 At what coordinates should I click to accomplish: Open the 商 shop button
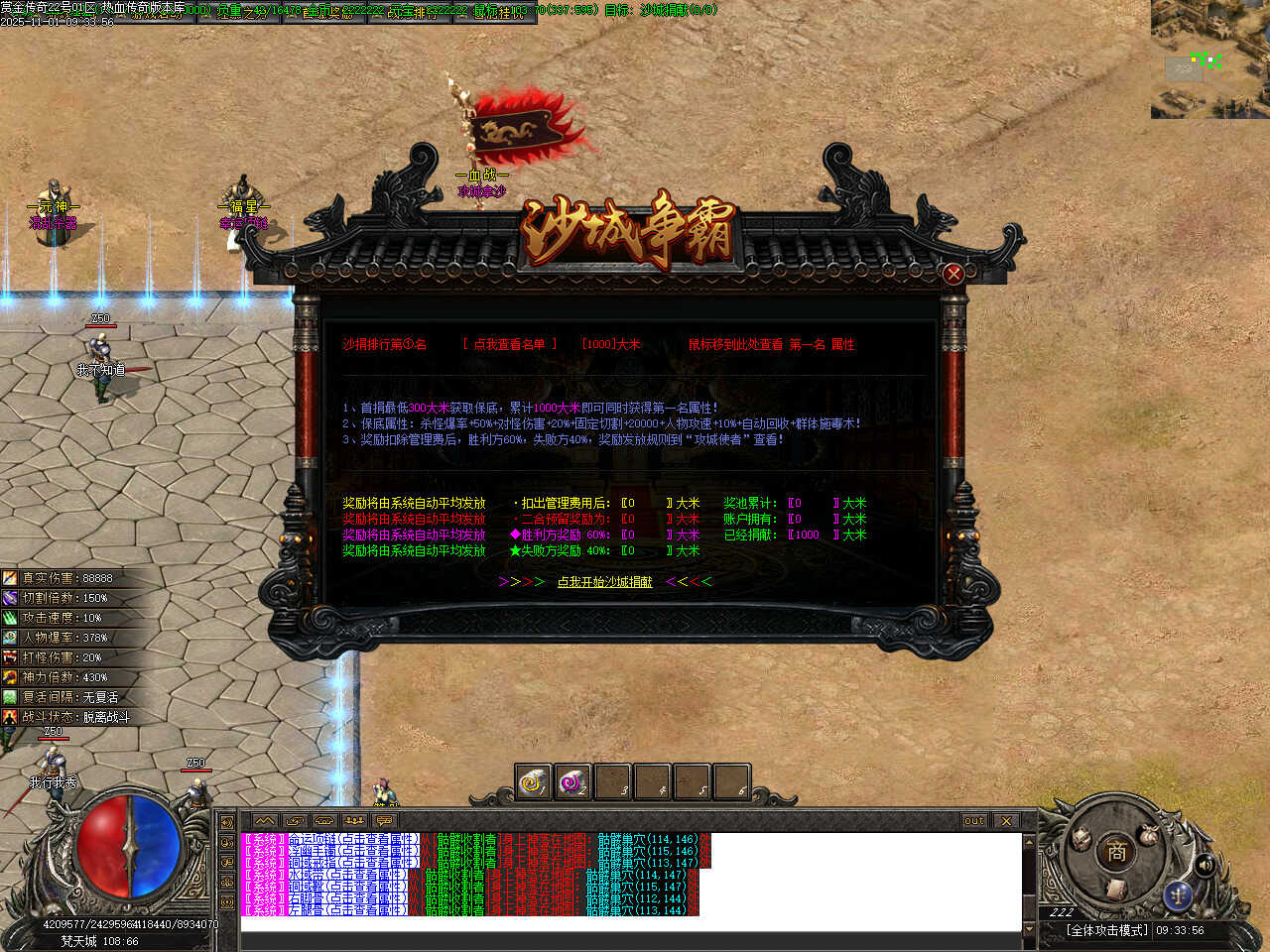[1116, 851]
